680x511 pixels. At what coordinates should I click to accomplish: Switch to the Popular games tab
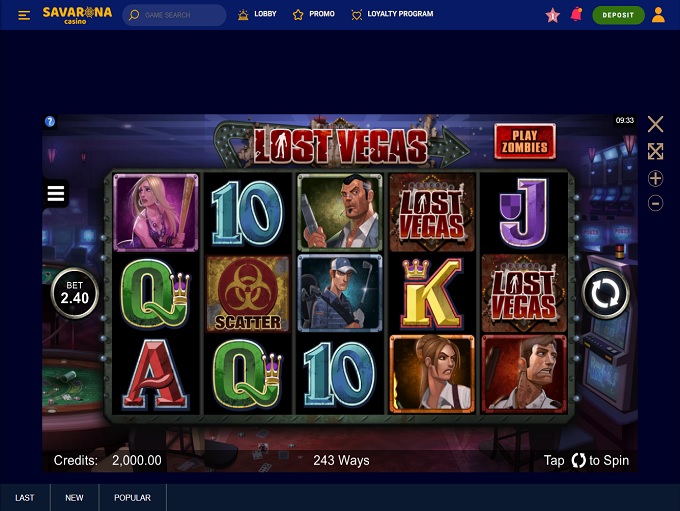pos(132,498)
